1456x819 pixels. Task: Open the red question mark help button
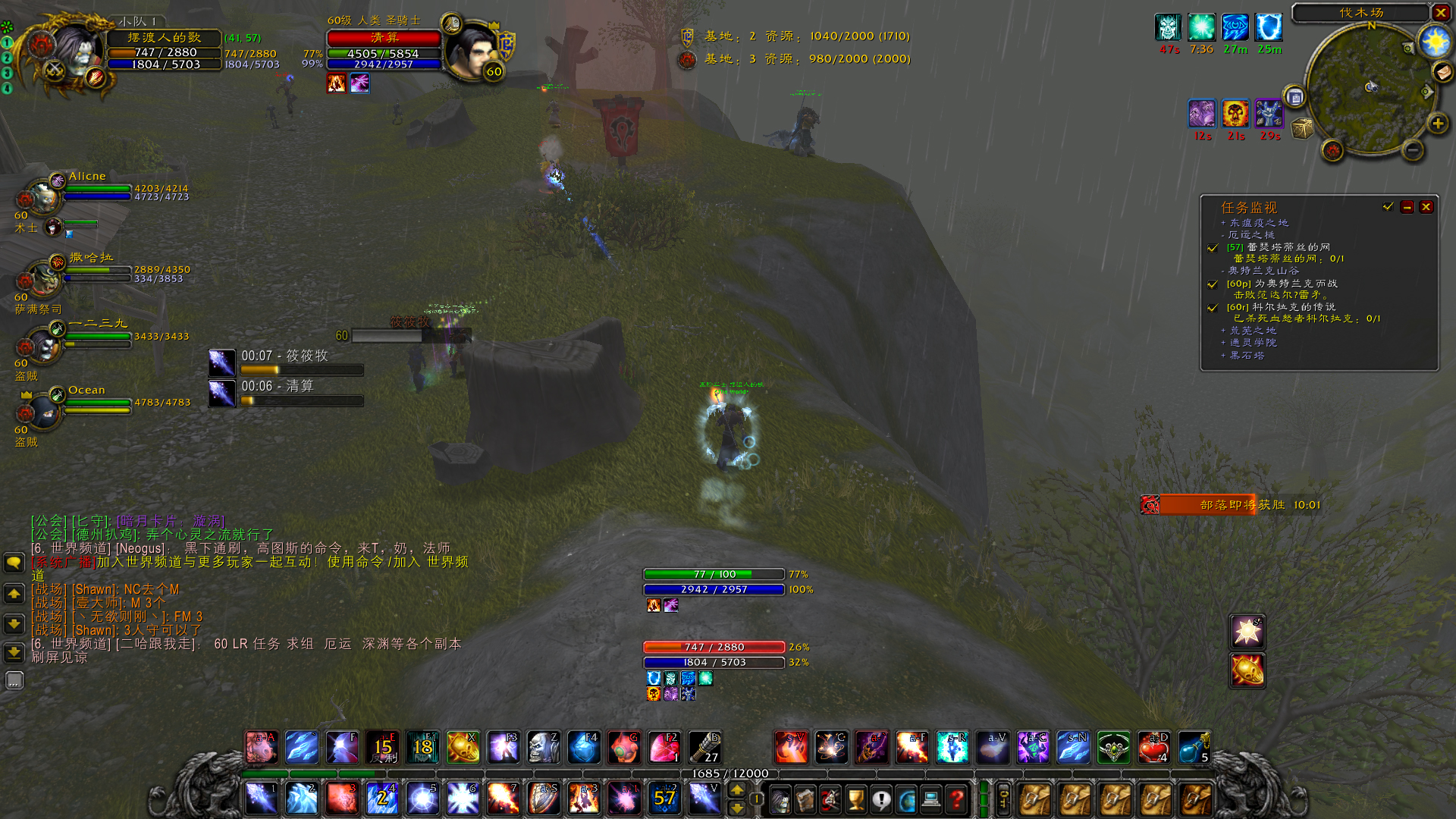(x=956, y=799)
